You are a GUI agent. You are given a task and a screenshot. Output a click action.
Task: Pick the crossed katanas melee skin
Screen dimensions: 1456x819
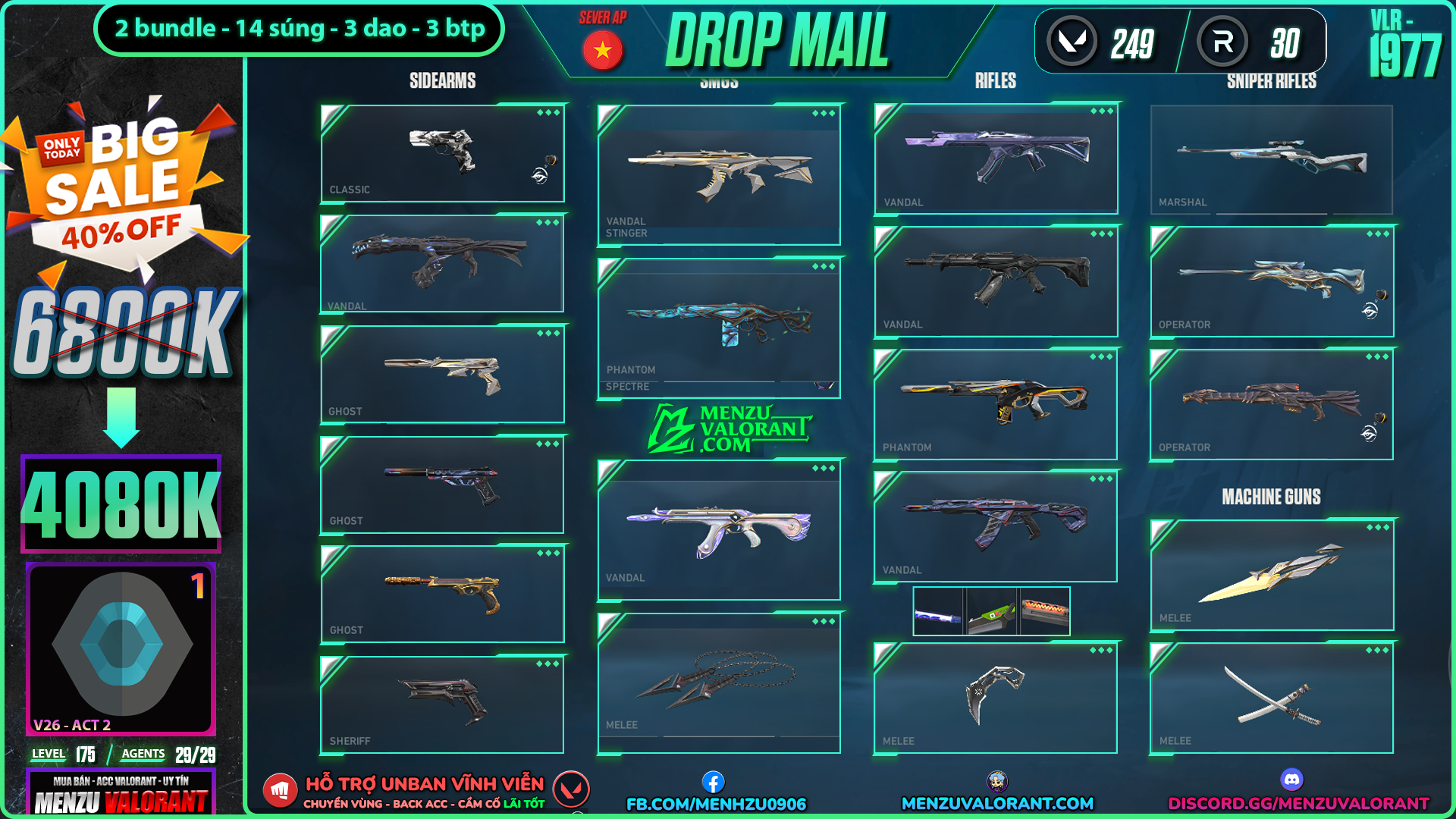tap(1271, 697)
